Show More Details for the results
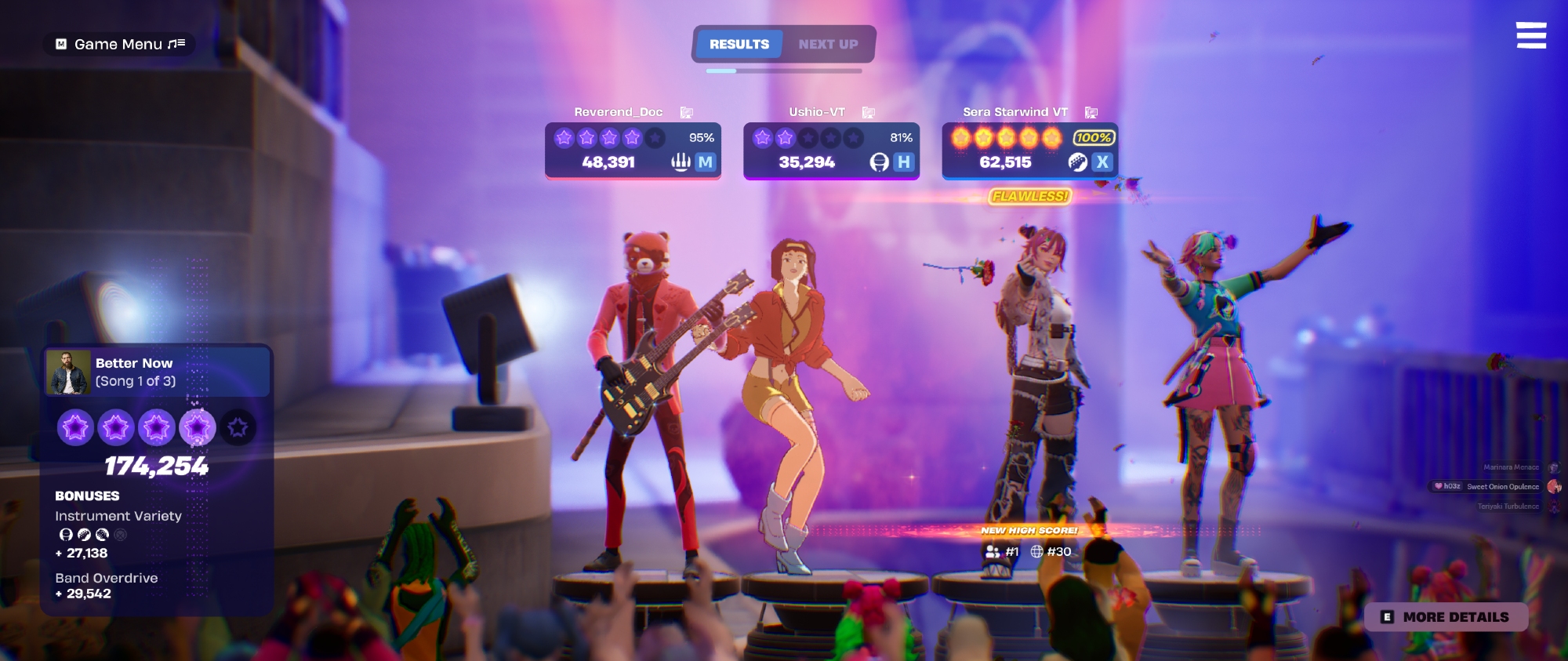Image resolution: width=1568 pixels, height=661 pixels. 1446,617
